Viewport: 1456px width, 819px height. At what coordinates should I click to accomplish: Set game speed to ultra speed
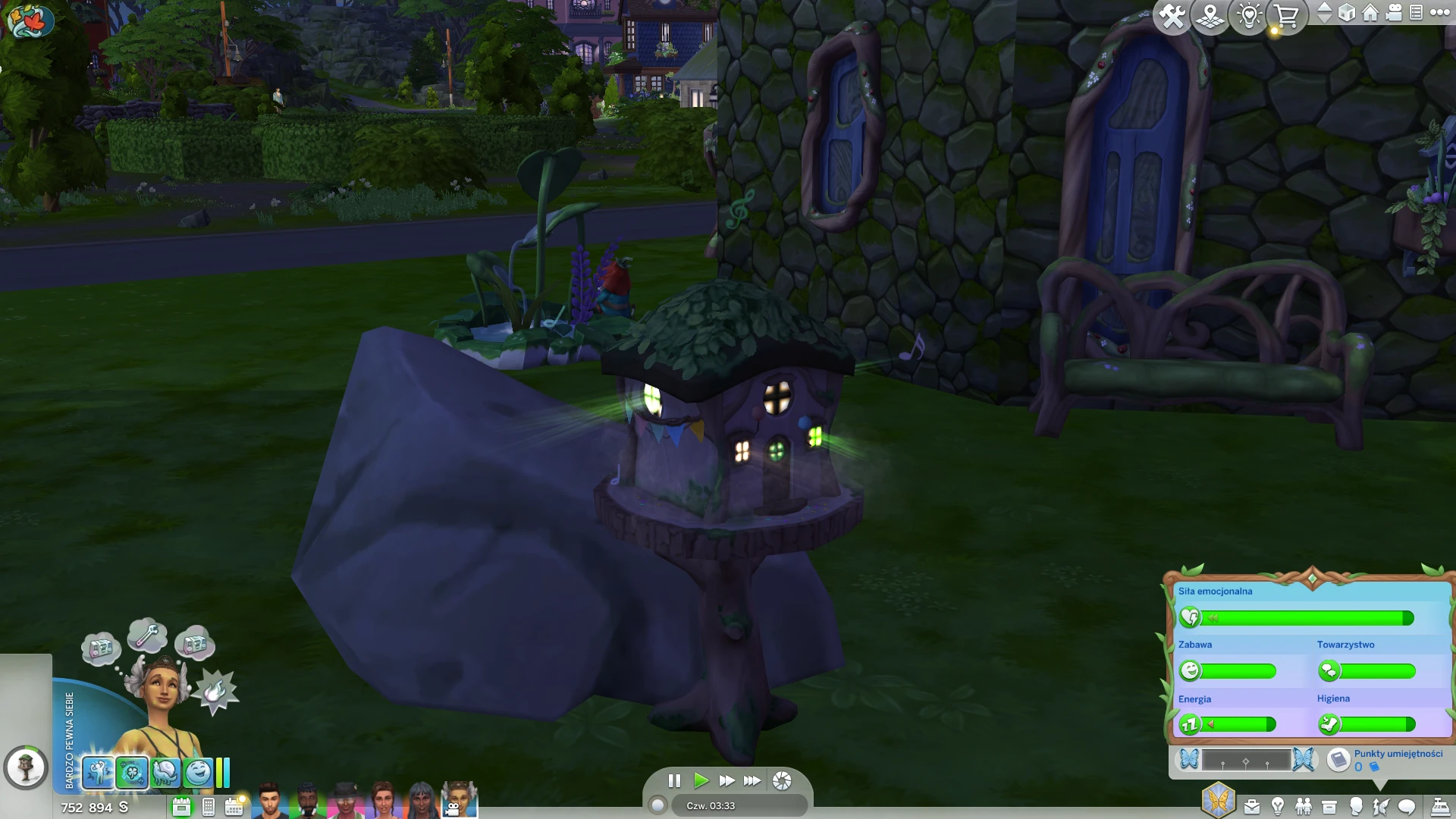point(752,780)
